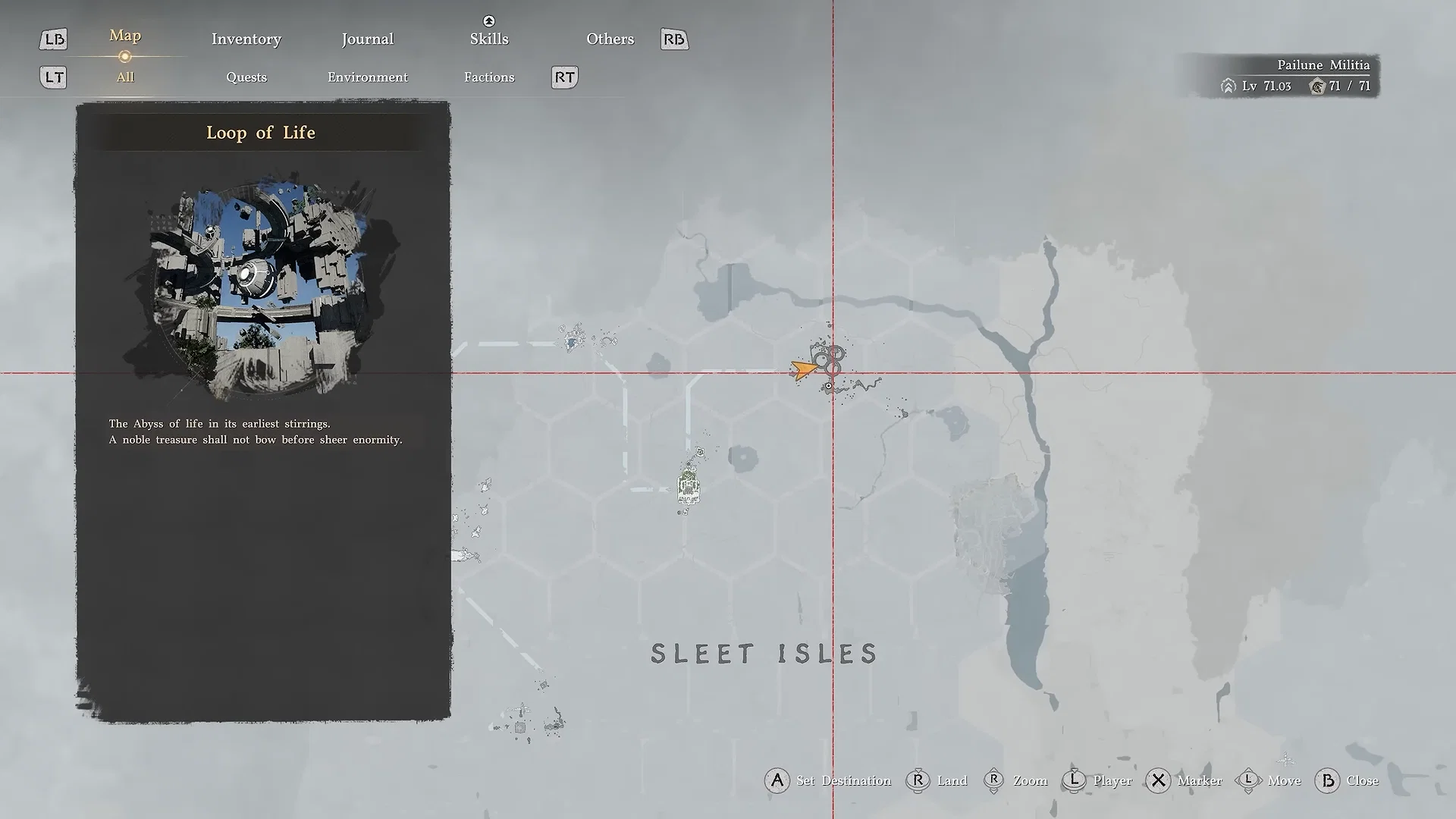Click the X Marker button prompt icon

coord(1158,780)
